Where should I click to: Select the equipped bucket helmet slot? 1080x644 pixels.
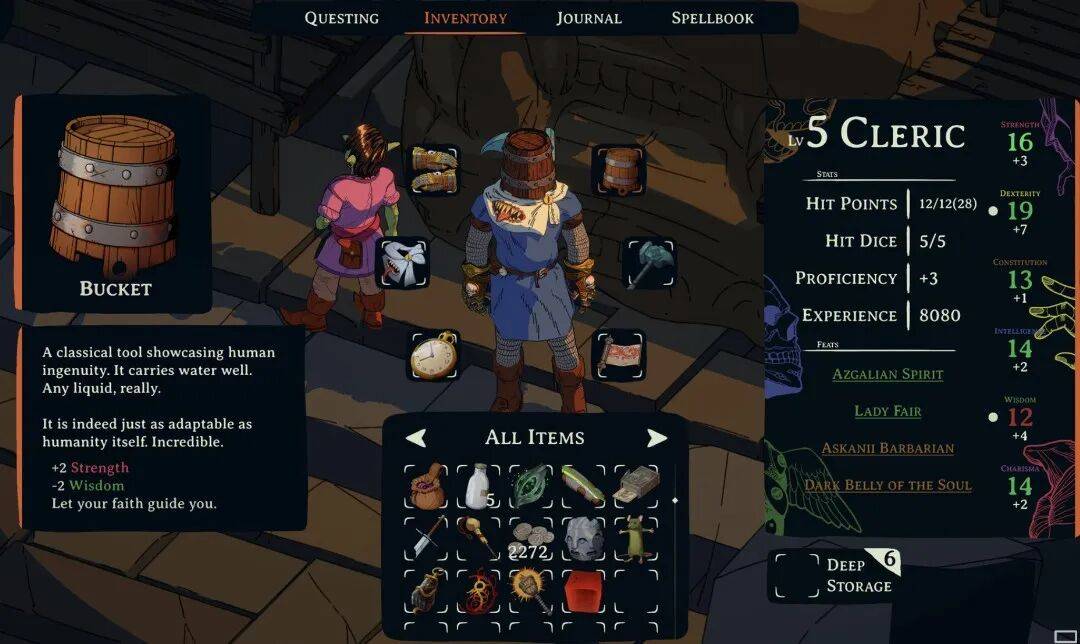click(621, 168)
